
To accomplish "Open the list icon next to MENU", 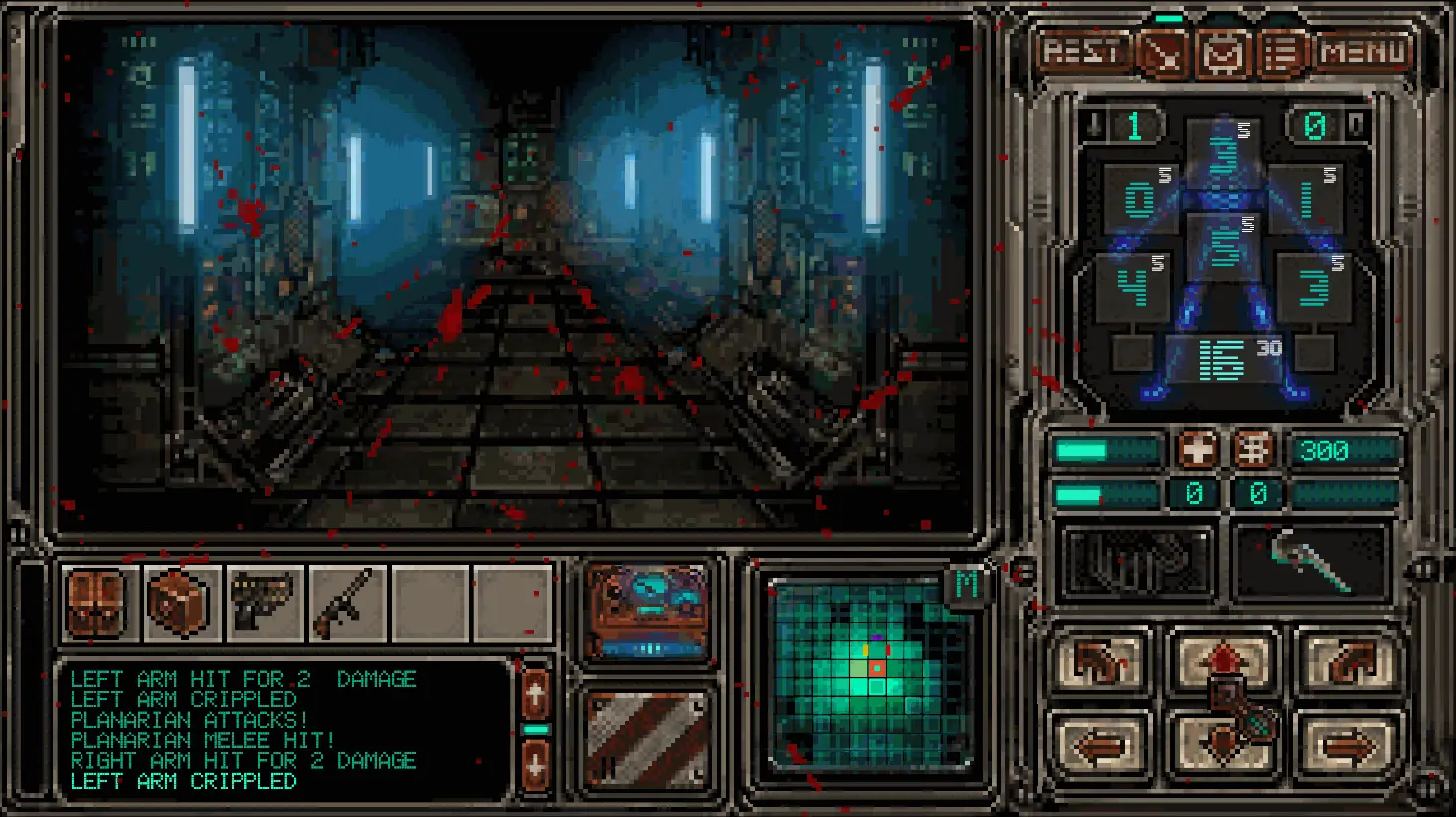I will click(x=1281, y=53).
